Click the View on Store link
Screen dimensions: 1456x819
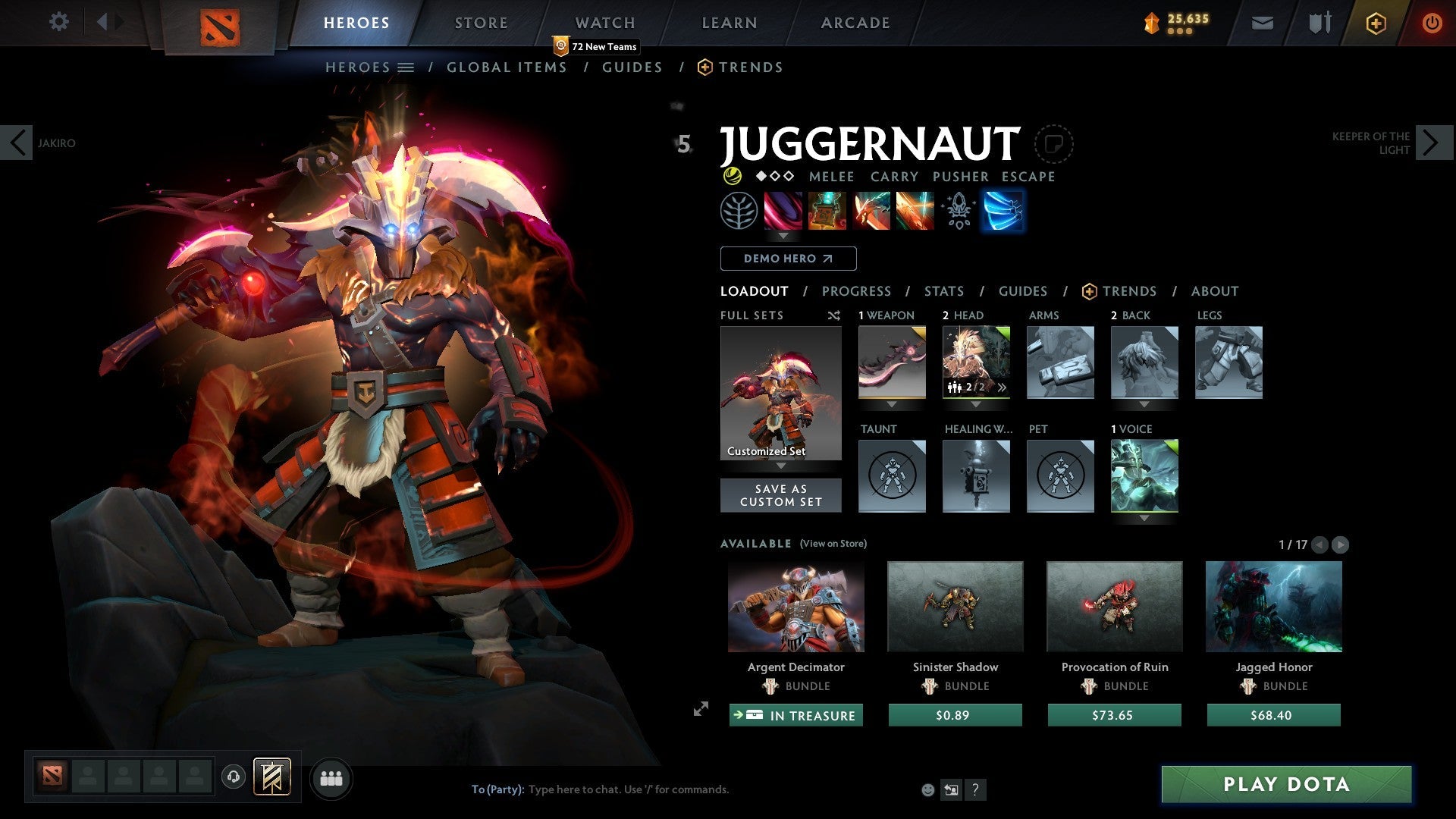coord(832,544)
